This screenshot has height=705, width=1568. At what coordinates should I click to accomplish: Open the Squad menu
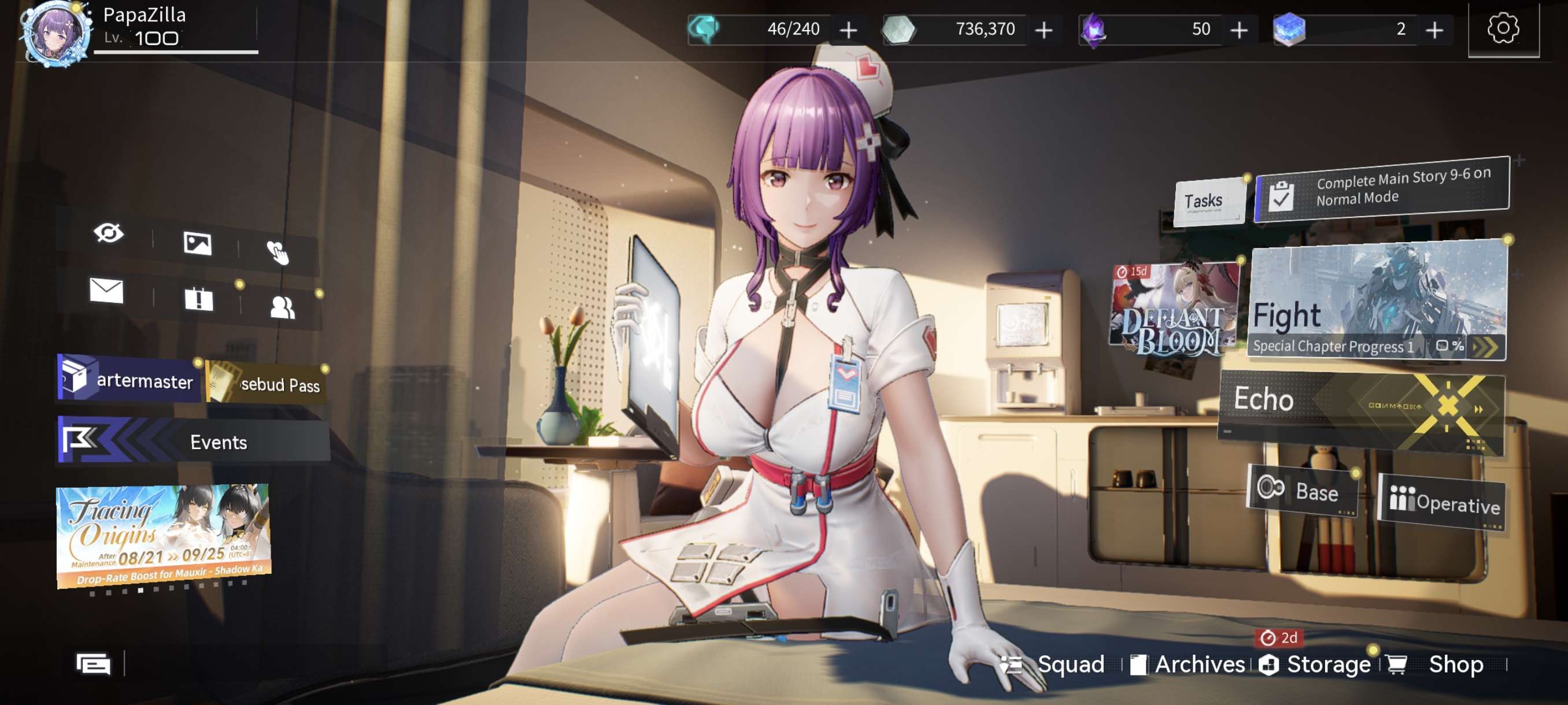pyautogui.click(x=1055, y=663)
